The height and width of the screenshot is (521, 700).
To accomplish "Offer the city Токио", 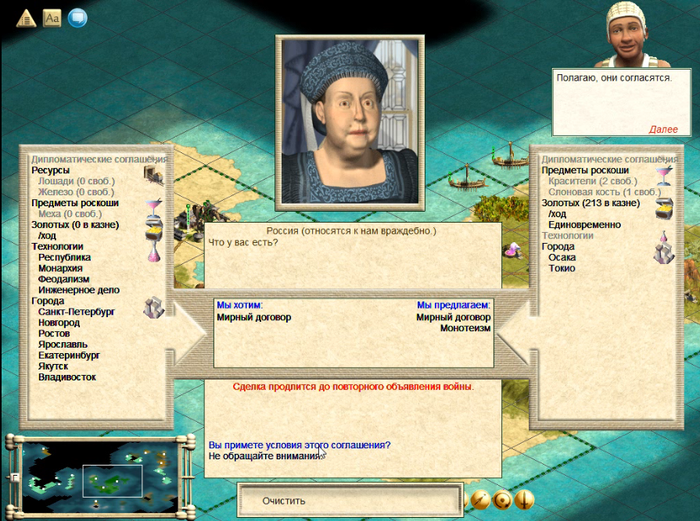I will pos(562,268).
